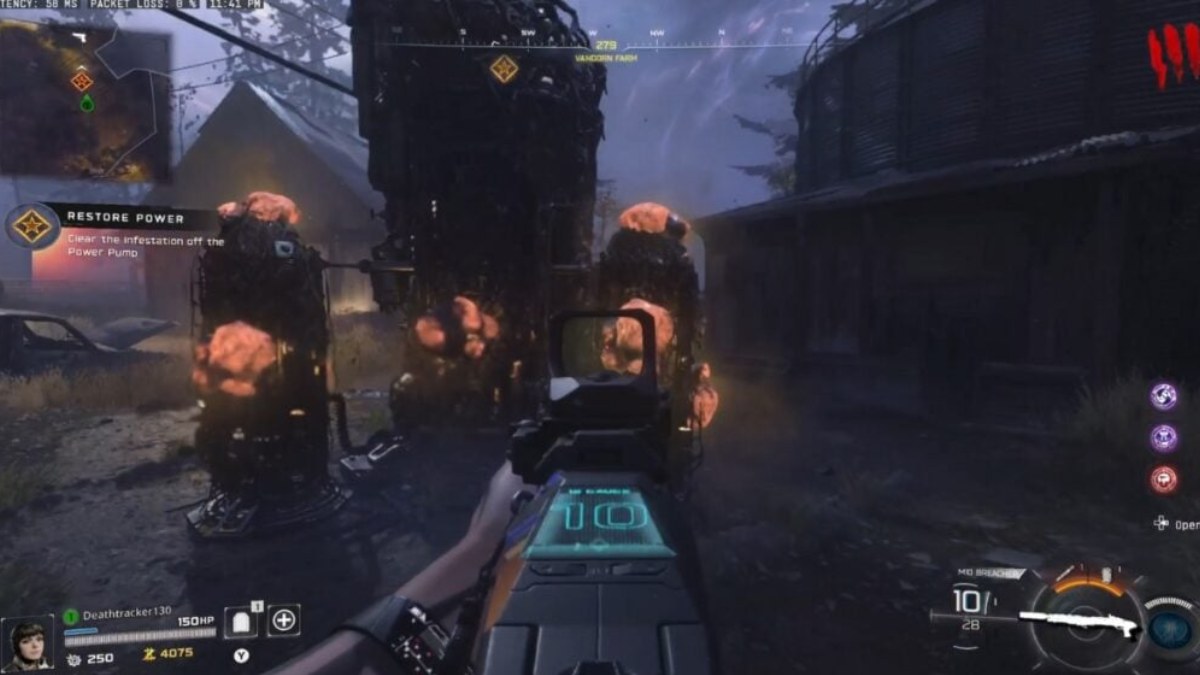This screenshot has height=675, width=1200.
Task: Select the shotgun weapon icon
Action: pyautogui.click(x=1079, y=623)
